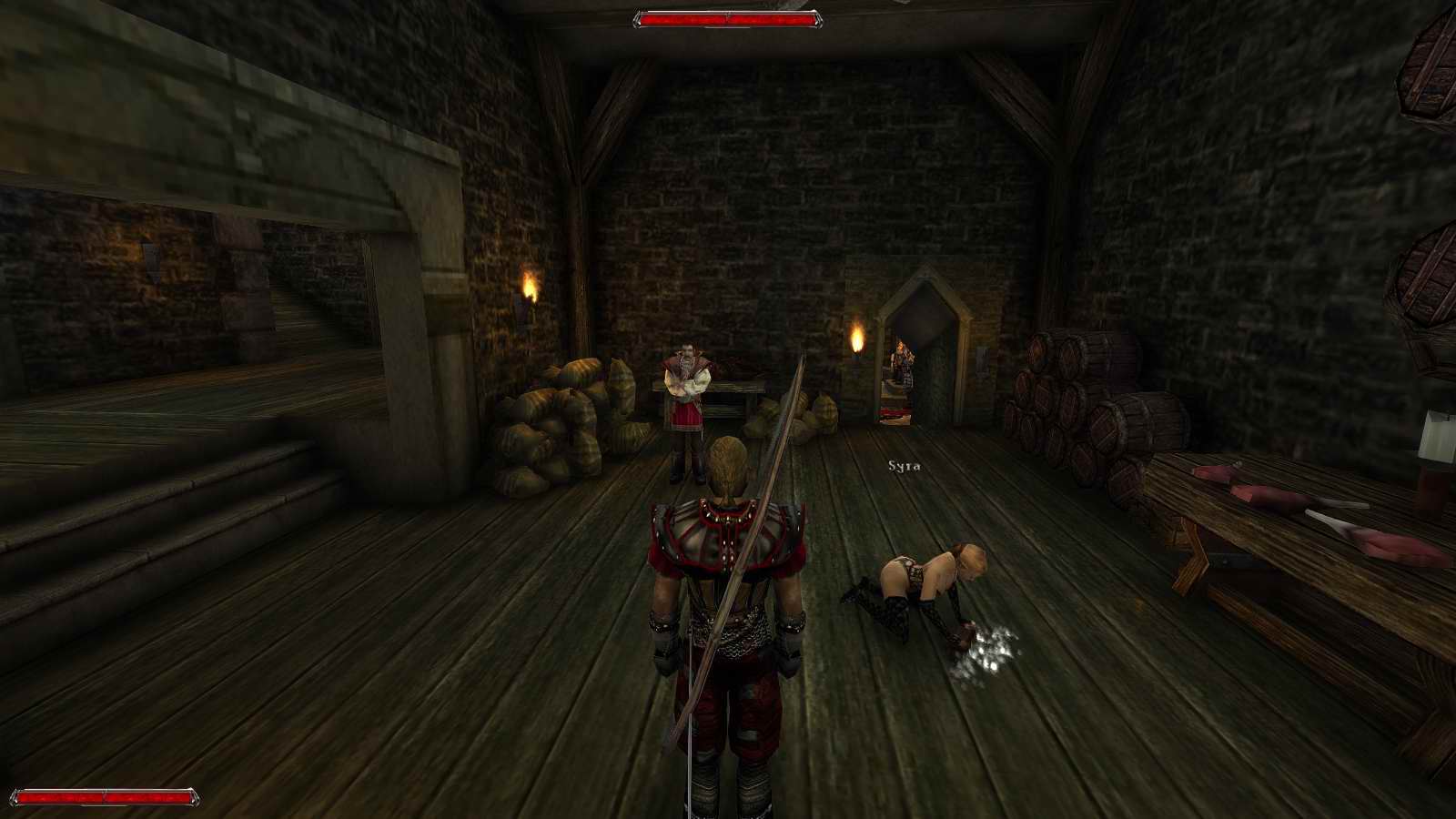1456x819 pixels.
Task: Click the torch on the left wall
Action: (531, 289)
